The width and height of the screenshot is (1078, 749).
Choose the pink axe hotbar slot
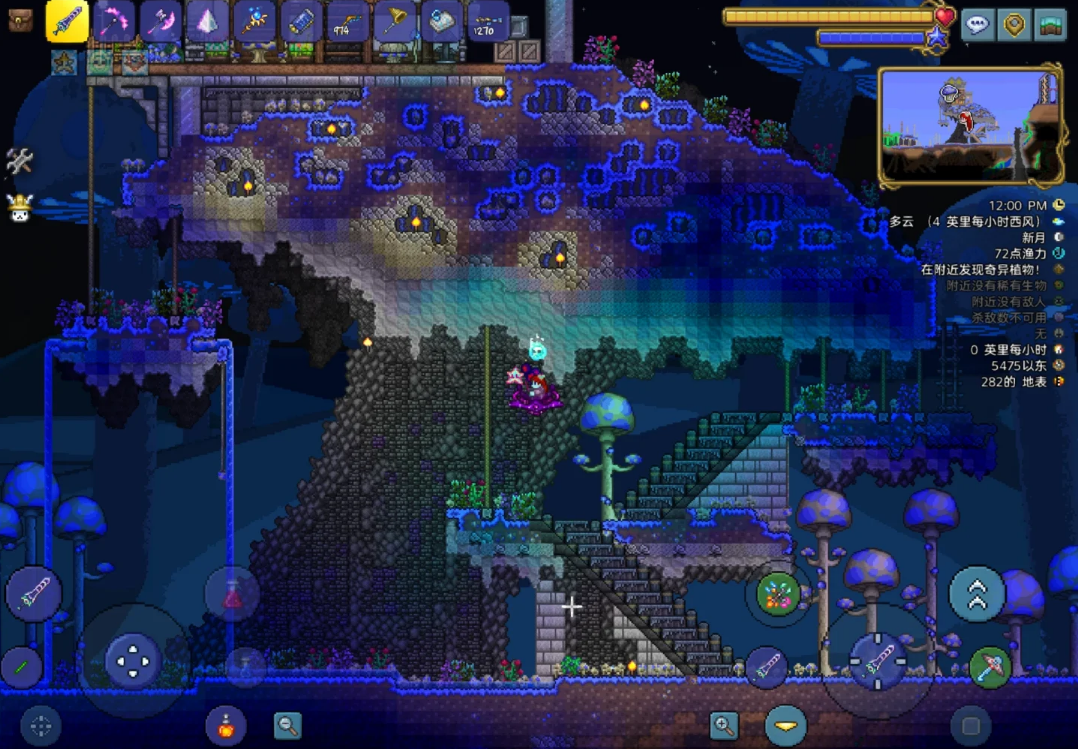[x=160, y=21]
